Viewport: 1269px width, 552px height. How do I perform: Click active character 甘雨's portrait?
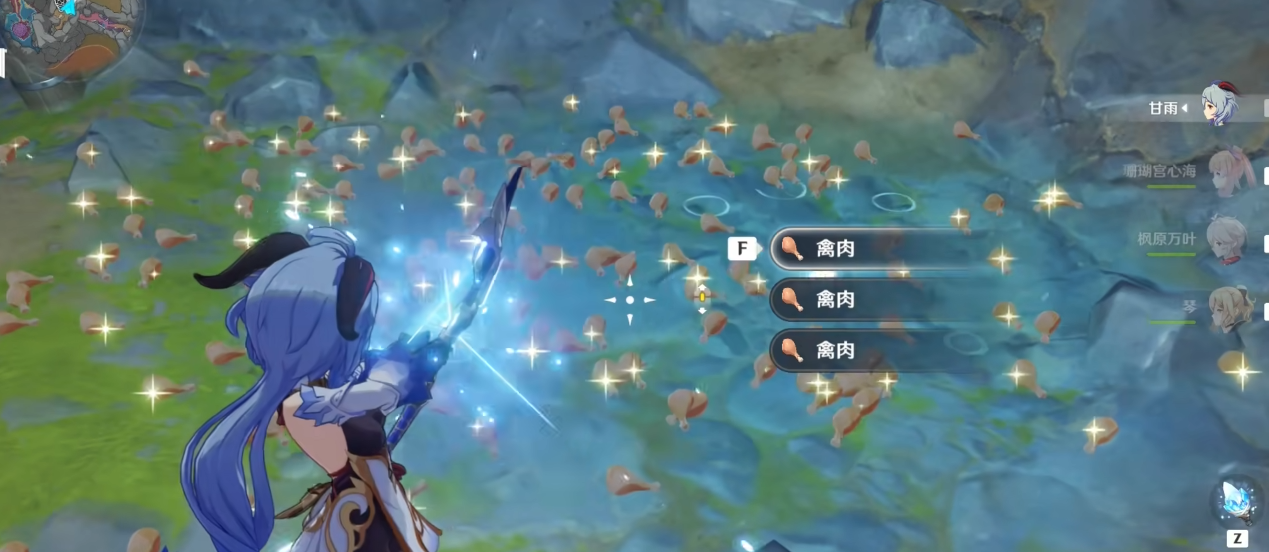pos(1220,106)
